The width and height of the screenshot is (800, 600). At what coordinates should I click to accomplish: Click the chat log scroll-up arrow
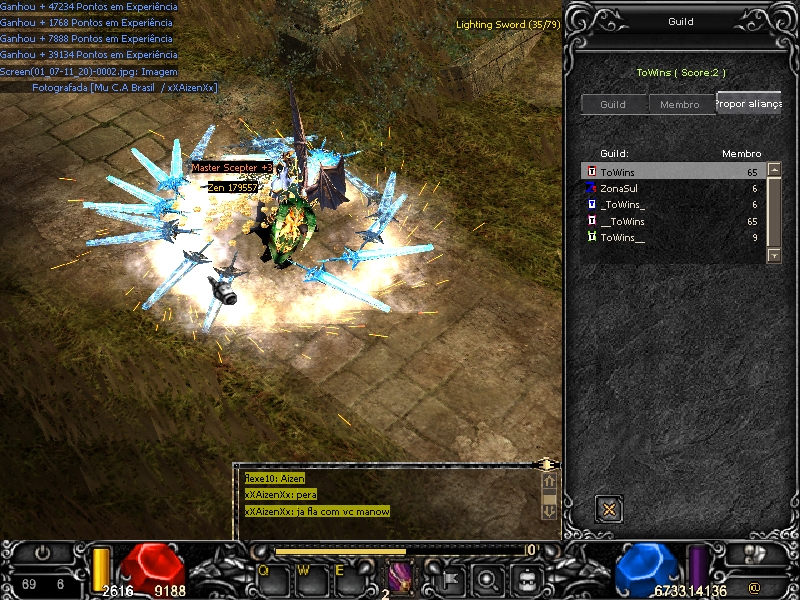[x=548, y=481]
